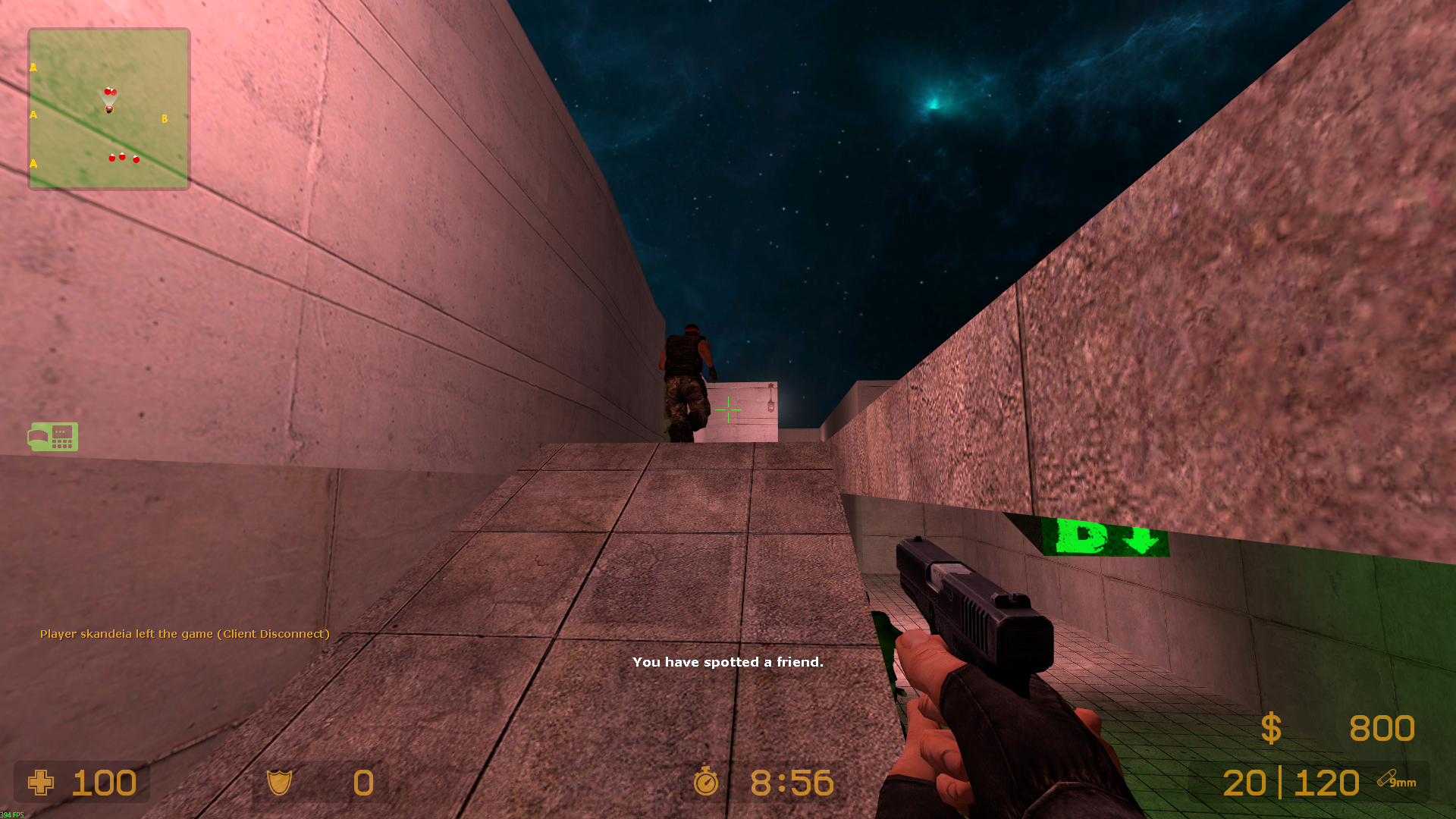This screenshot has width=1456, height=819.
Task: Click the radar minimap
Action: tap(109, 109)
